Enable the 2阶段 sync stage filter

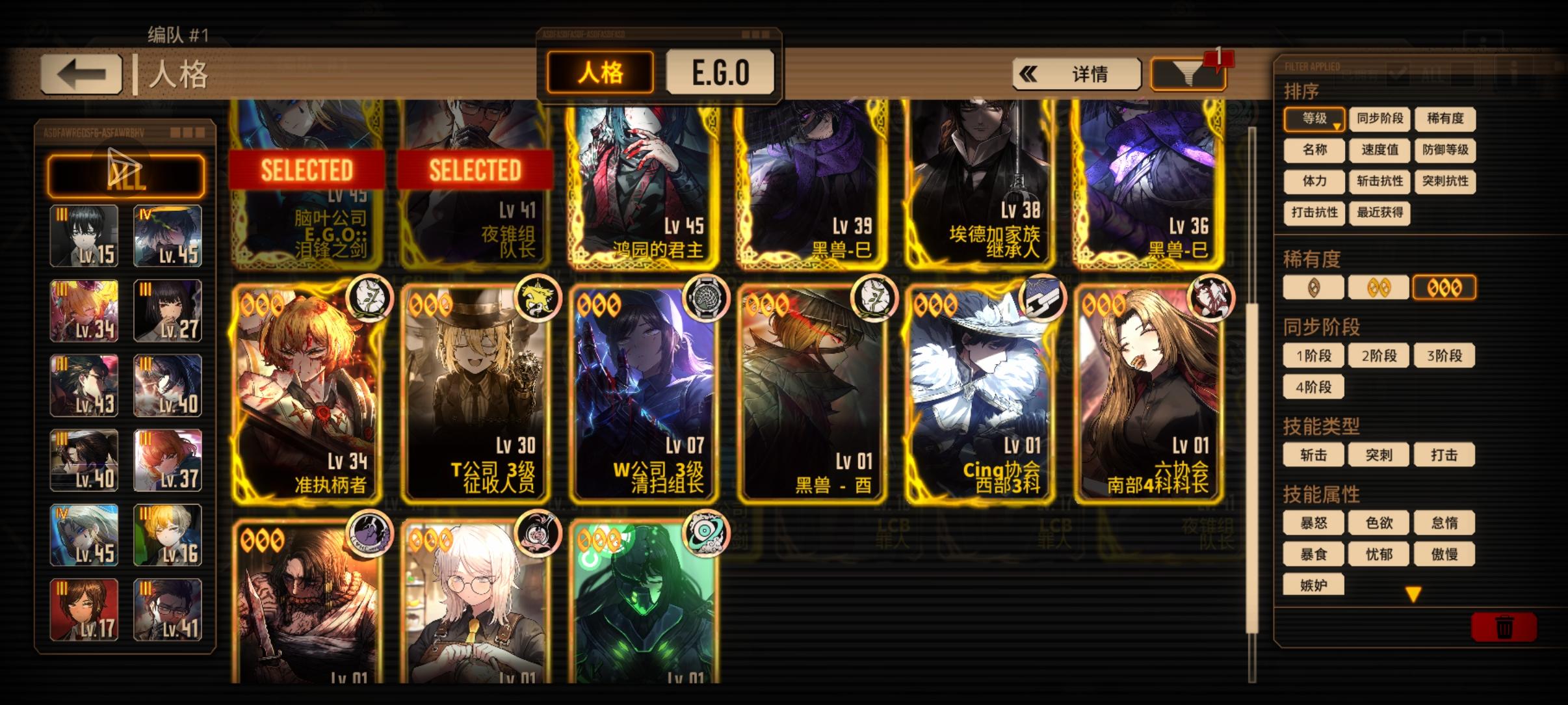pos(1379,356)
